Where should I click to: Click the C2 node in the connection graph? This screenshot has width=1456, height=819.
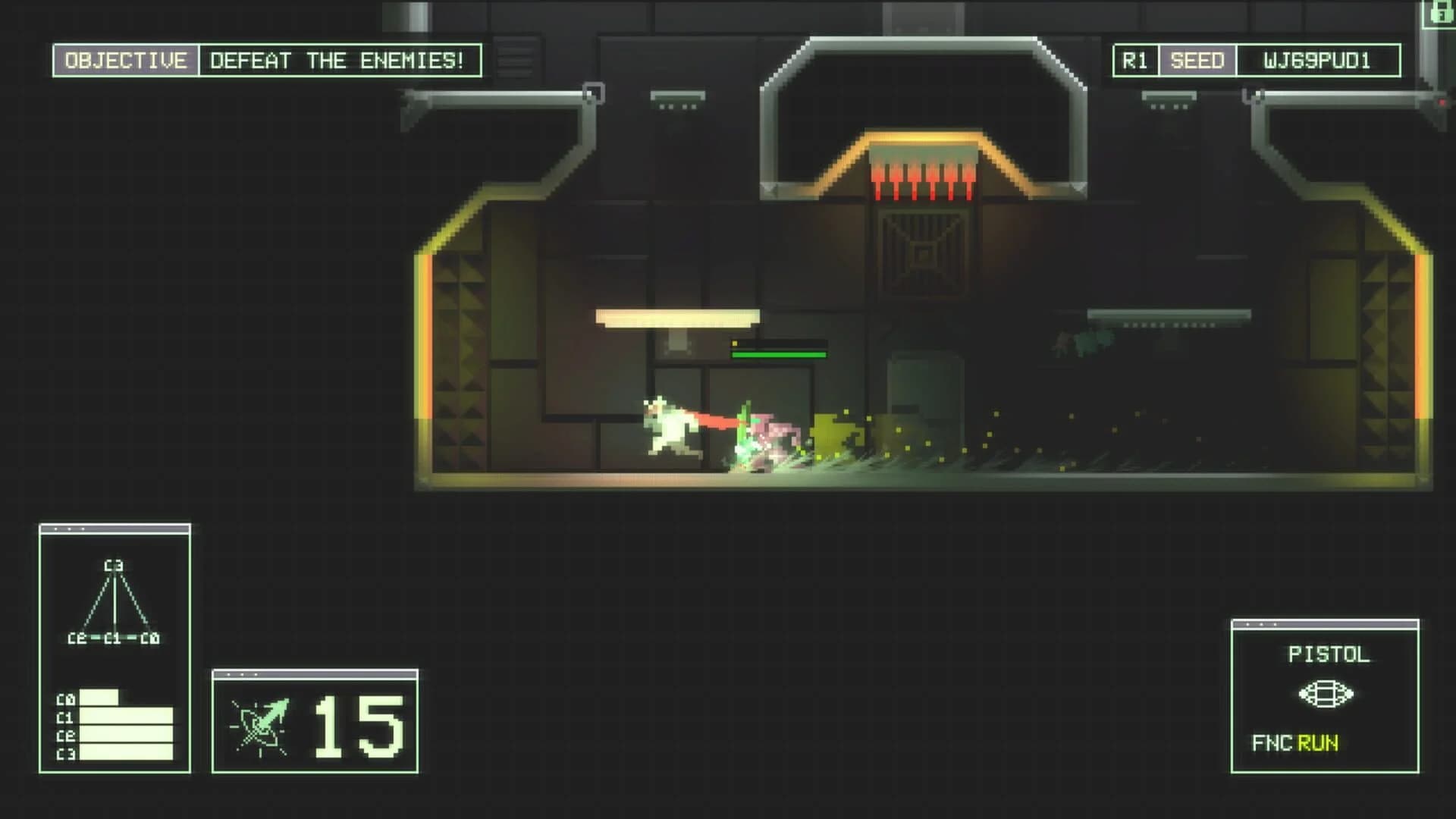click(77, 638)
